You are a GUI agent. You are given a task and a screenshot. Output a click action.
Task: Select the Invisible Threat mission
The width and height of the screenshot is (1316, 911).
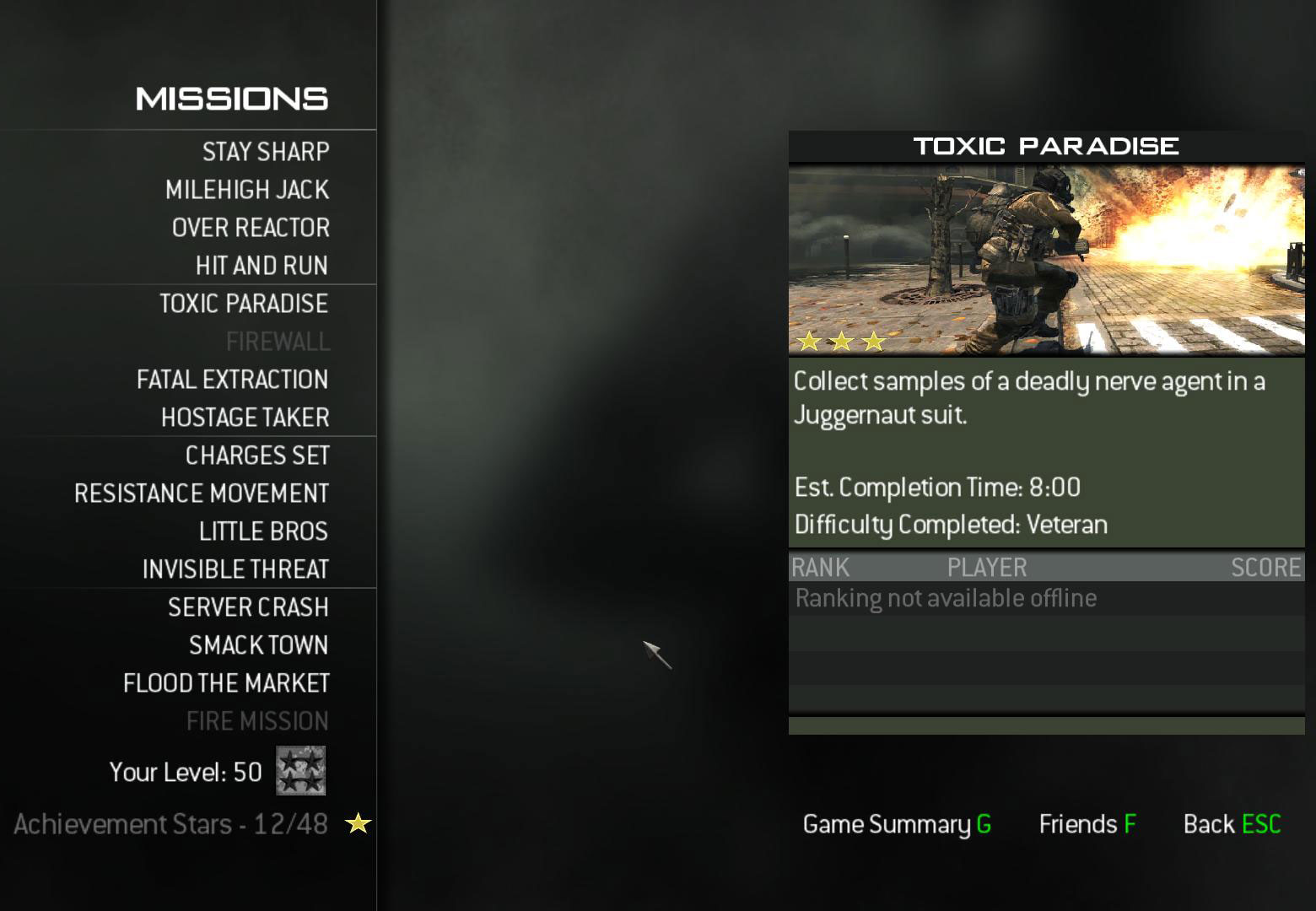235,569
